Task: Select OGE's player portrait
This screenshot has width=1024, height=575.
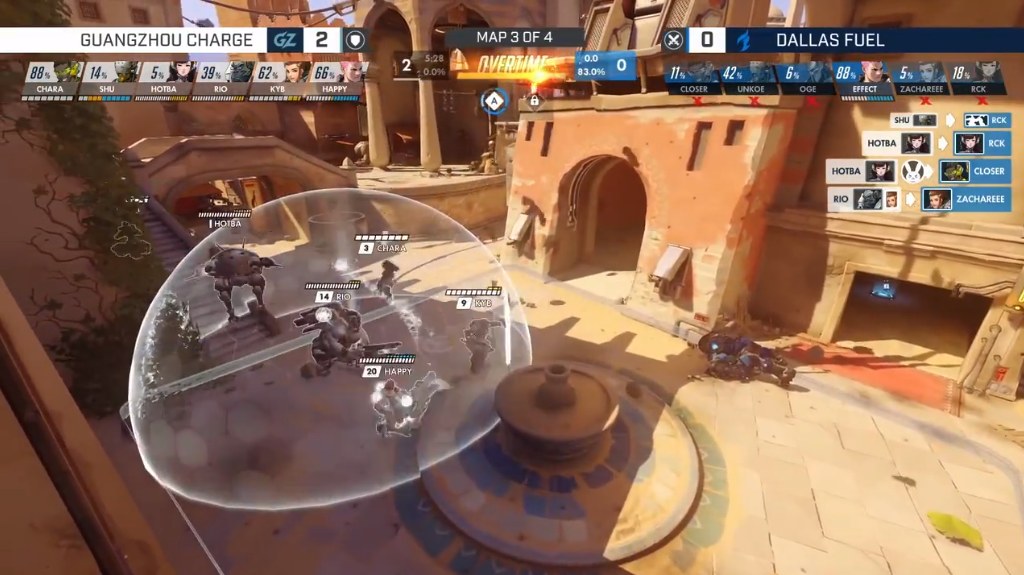Action: 816,72
